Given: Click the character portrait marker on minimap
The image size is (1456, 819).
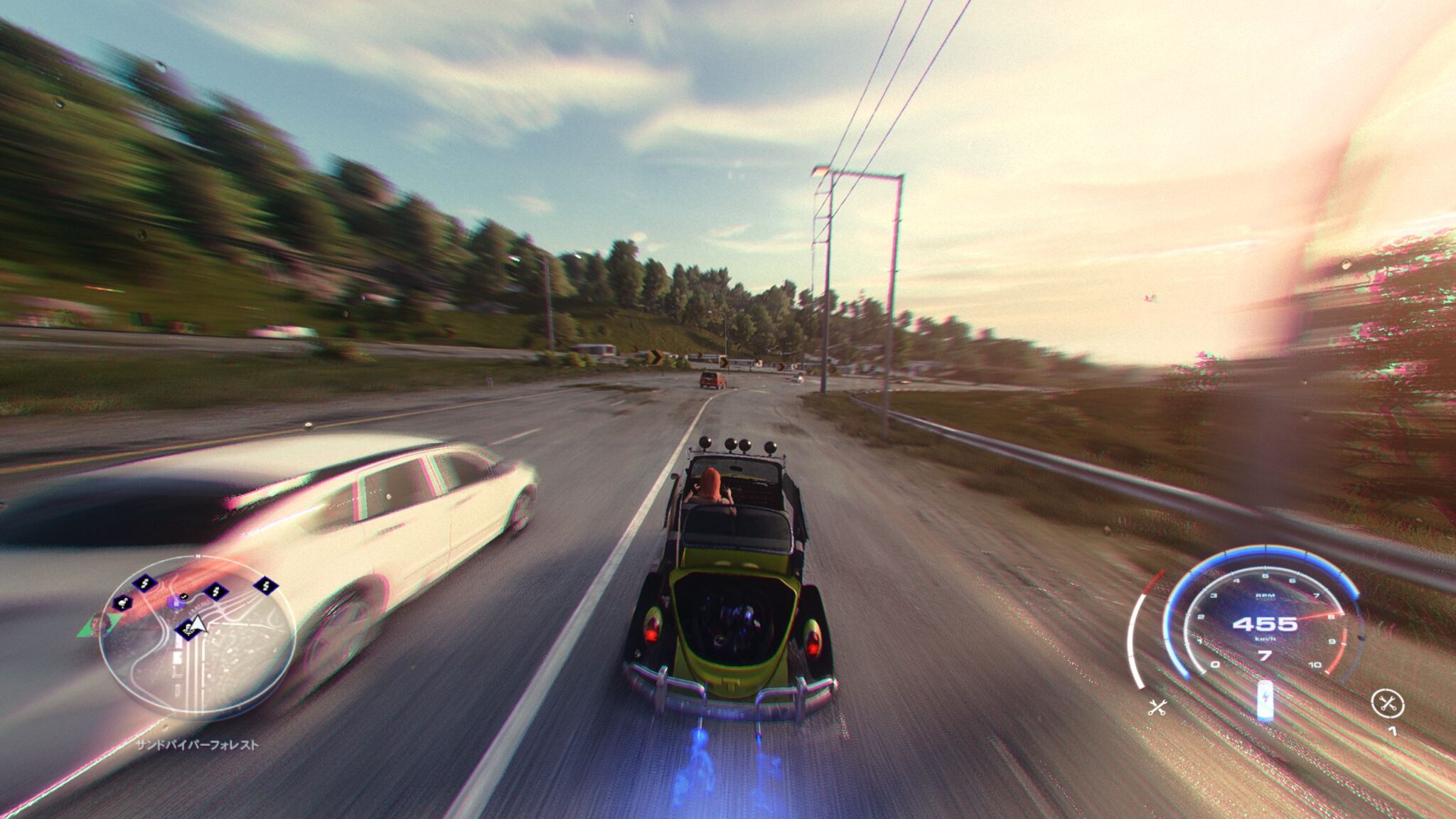Looking at the screenshot, I should point(96,624).
